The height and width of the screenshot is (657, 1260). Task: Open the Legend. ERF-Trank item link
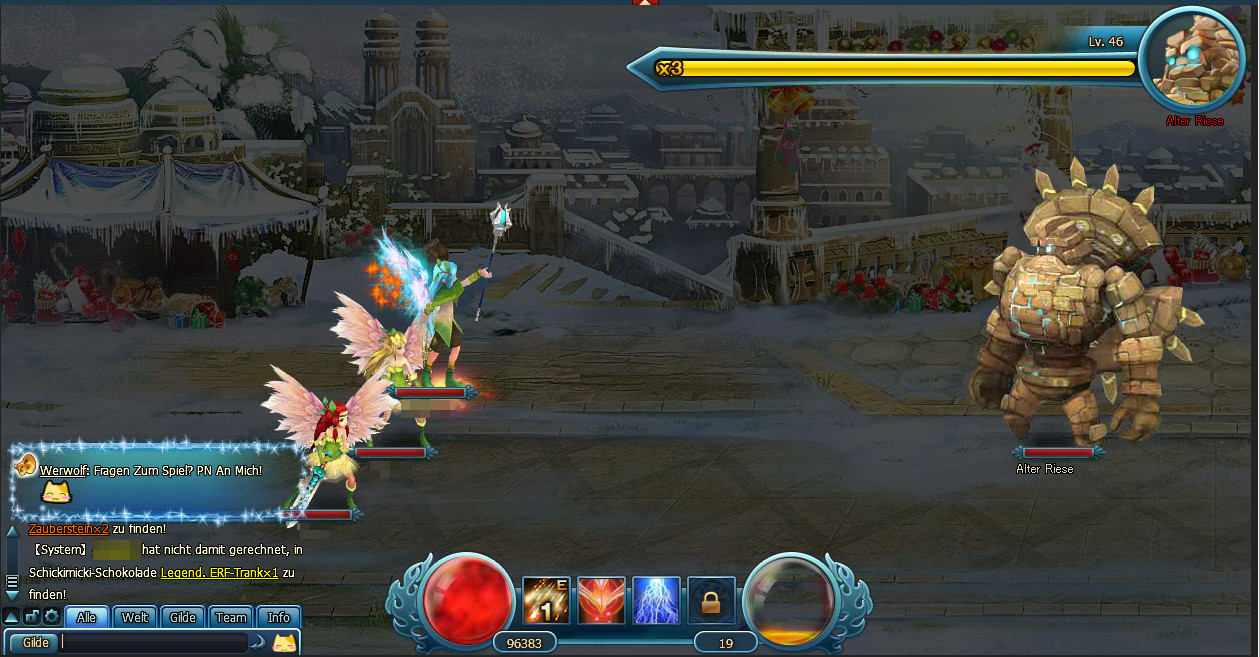pyautogui.click(x=219, y=573)
